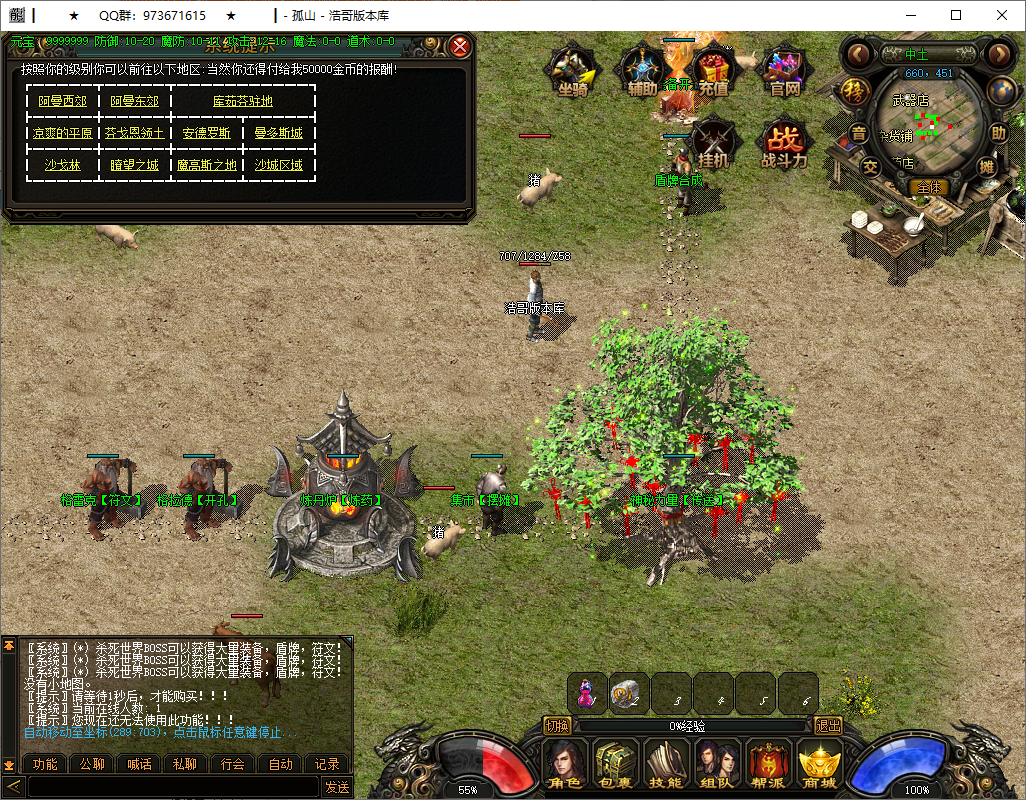Open the 包裹 inventory bag
The image size is (1026, 800).
click(x=614, y=764)
